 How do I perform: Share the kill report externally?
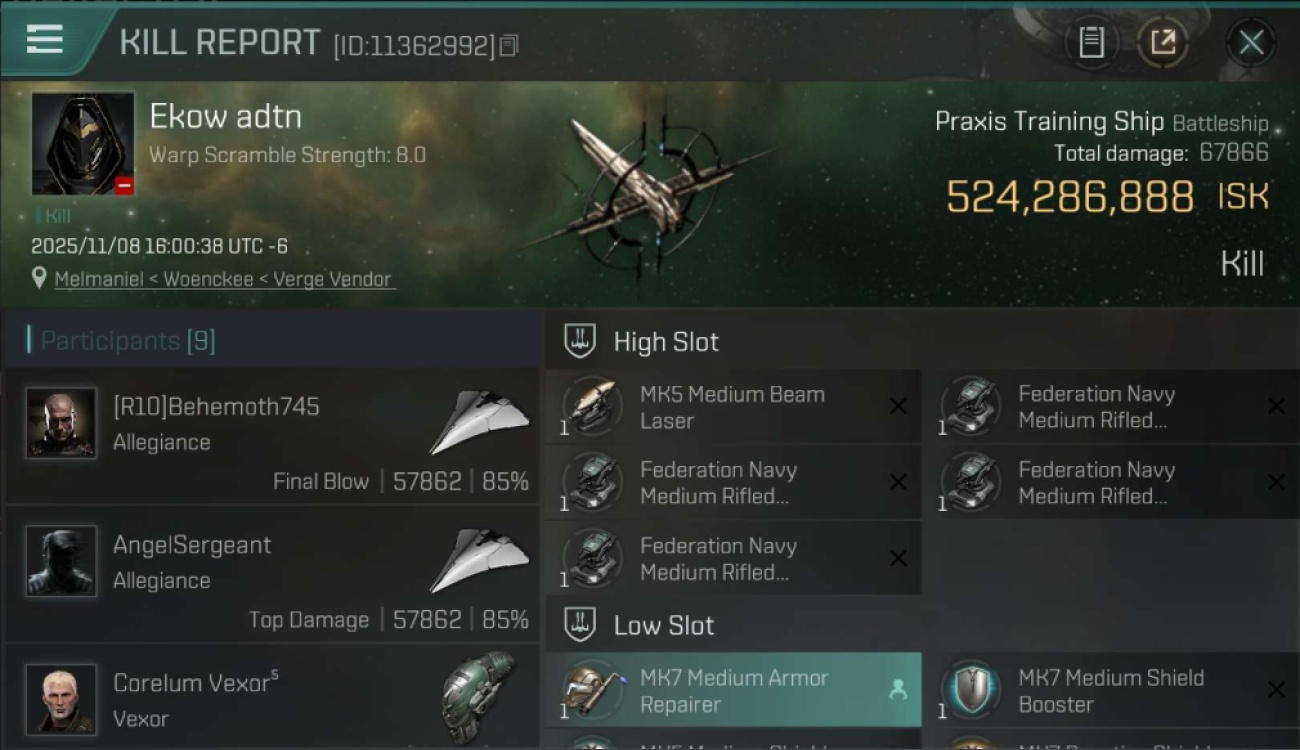pos(1164,42)
